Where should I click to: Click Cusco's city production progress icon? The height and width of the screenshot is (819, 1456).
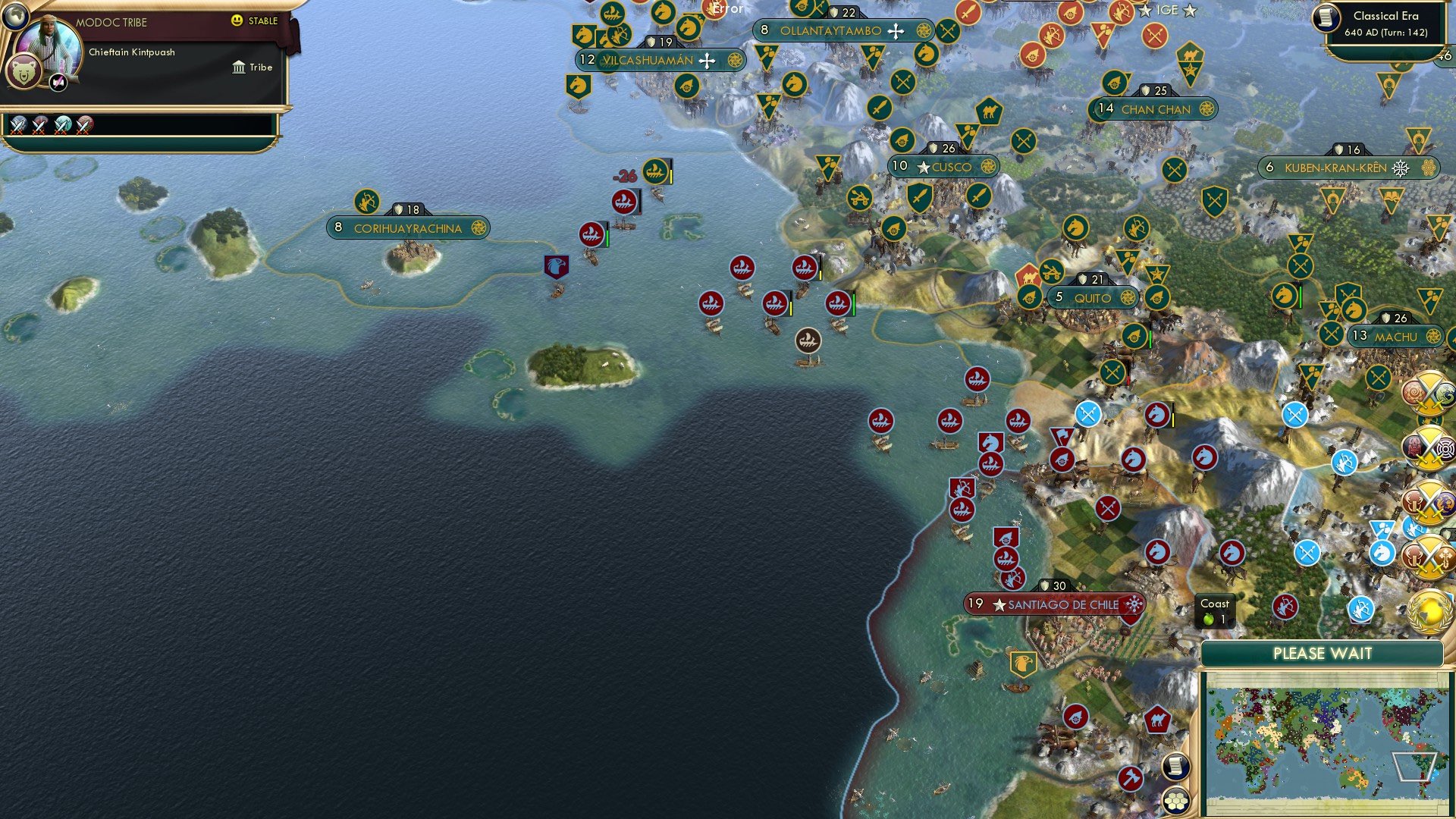coord(988,167)
